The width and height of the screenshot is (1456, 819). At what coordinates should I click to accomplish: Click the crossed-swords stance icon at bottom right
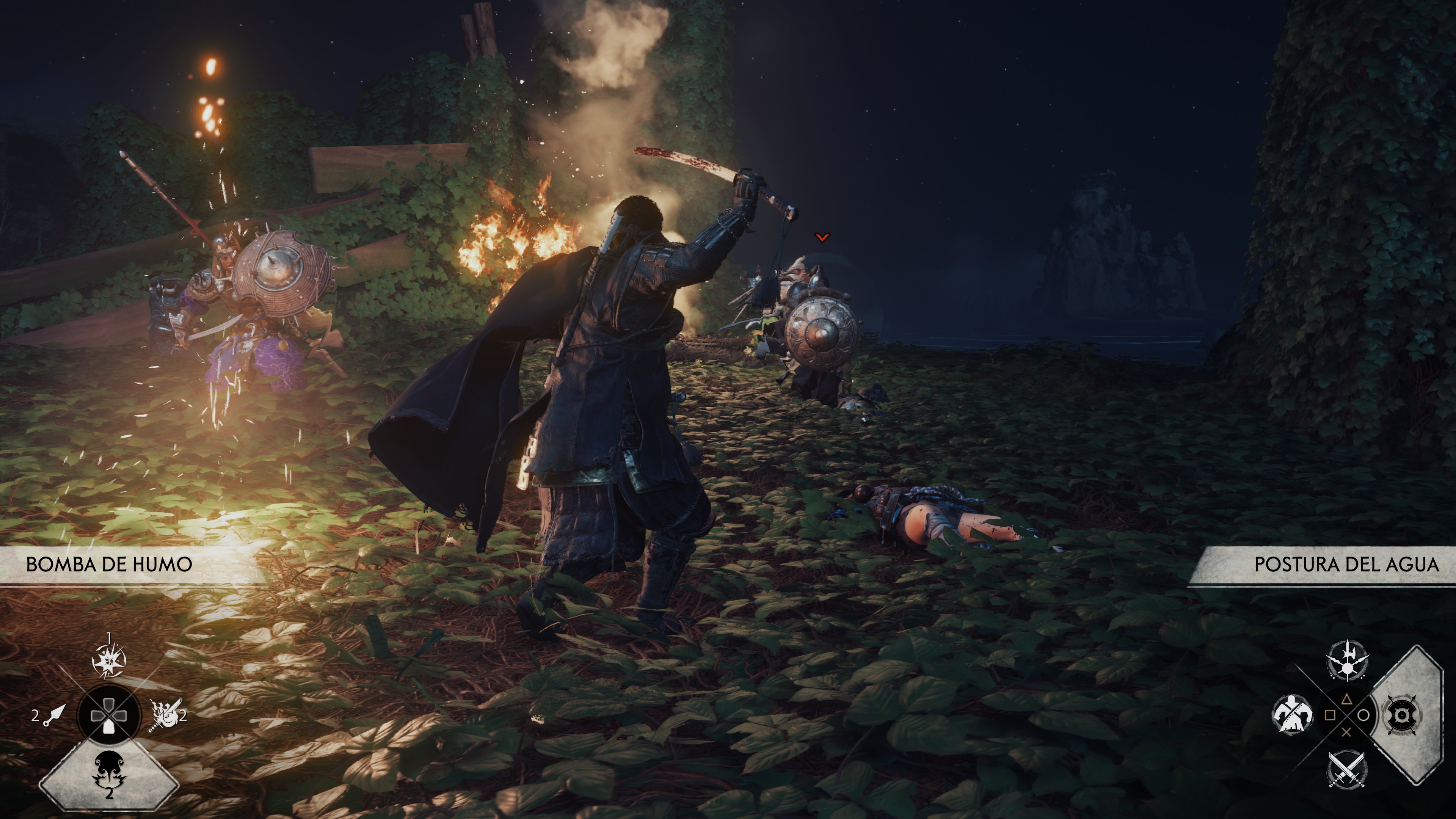point(1348,770)
